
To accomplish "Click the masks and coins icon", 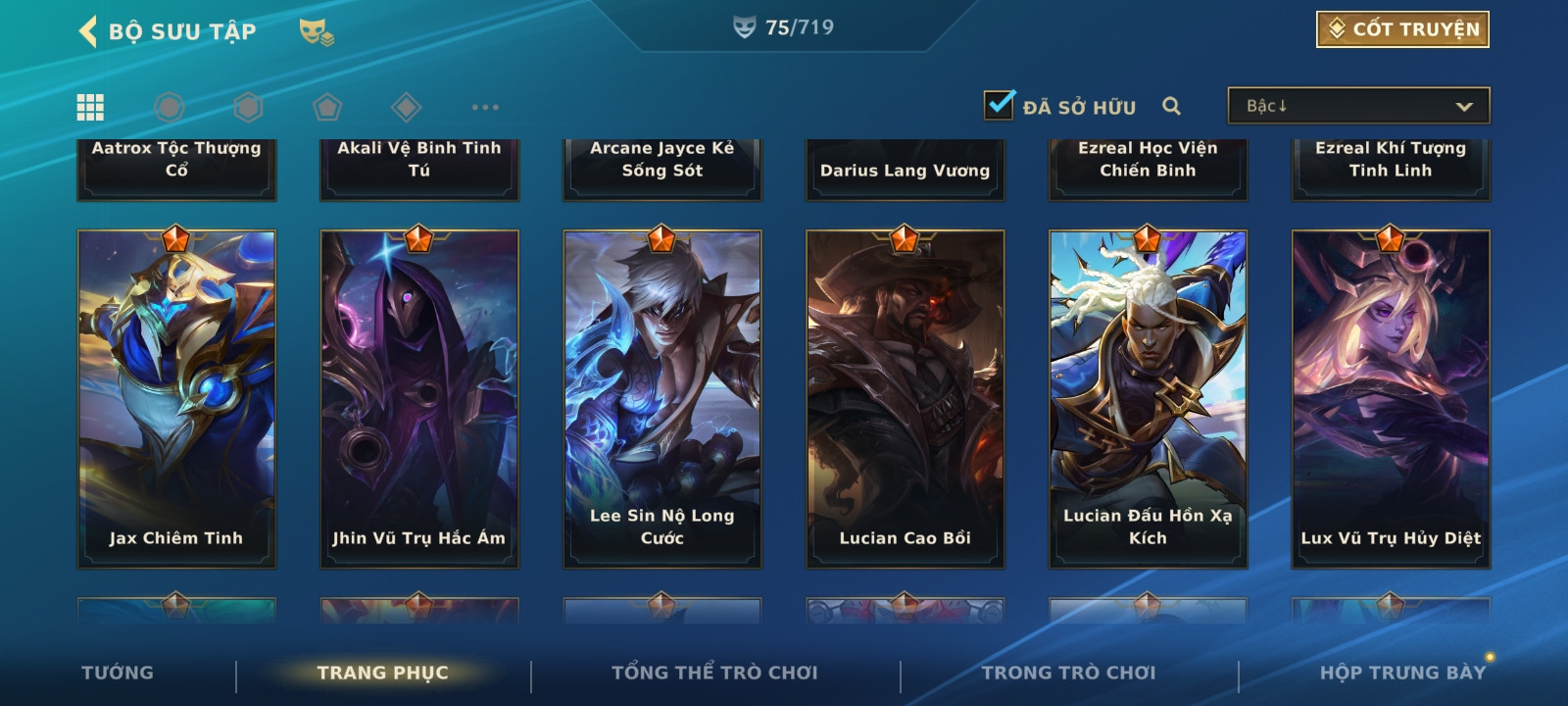I will pos(316,32).
